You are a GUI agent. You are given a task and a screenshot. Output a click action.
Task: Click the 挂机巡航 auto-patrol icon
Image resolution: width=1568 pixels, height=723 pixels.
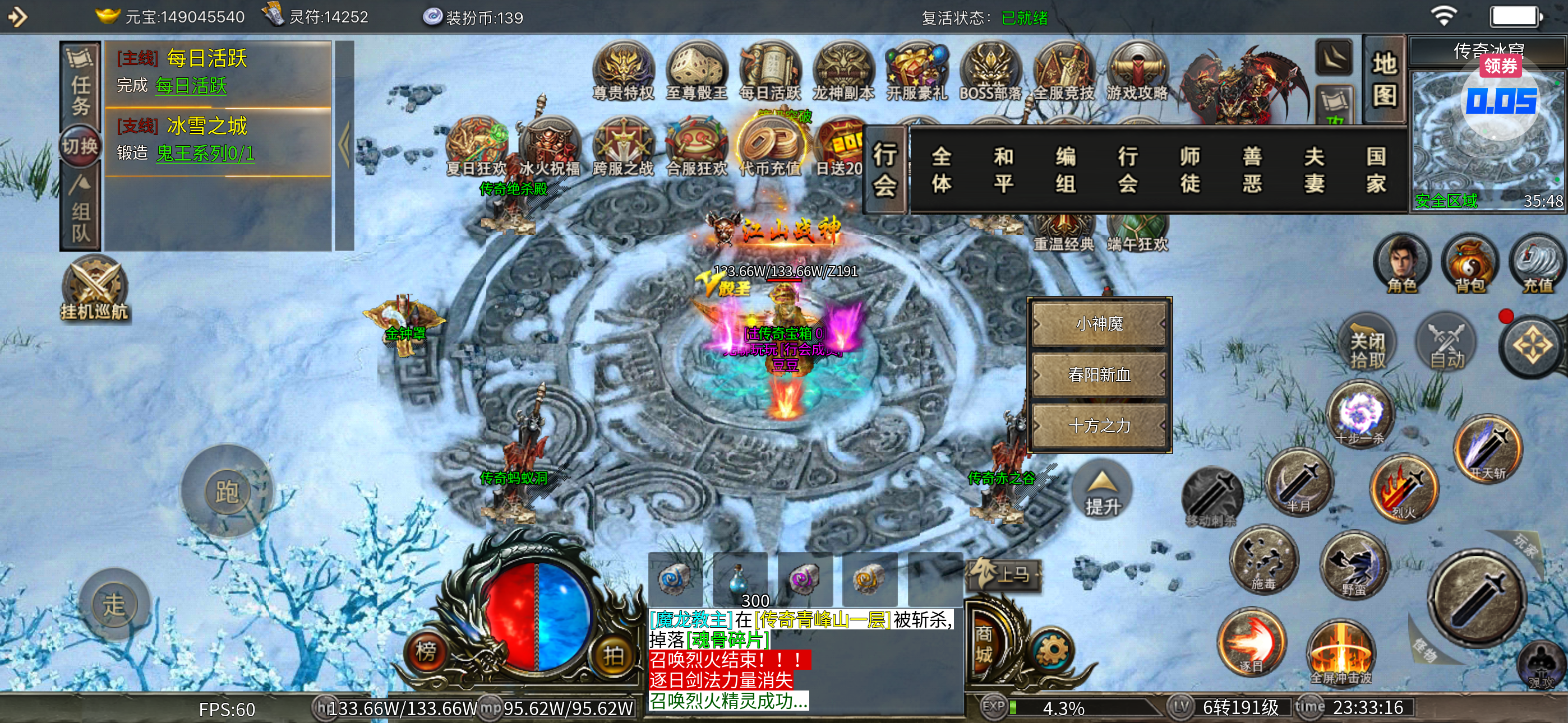(94, 289)
